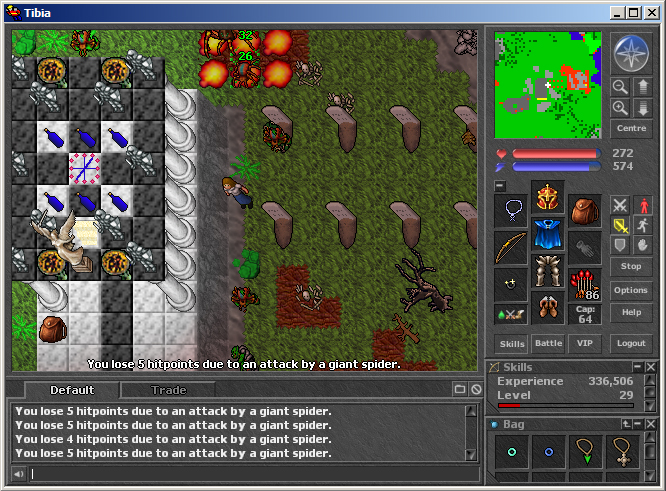Click the bow weapon slot
This screenshot has height=491, width=666.
(x=511, y=247)
